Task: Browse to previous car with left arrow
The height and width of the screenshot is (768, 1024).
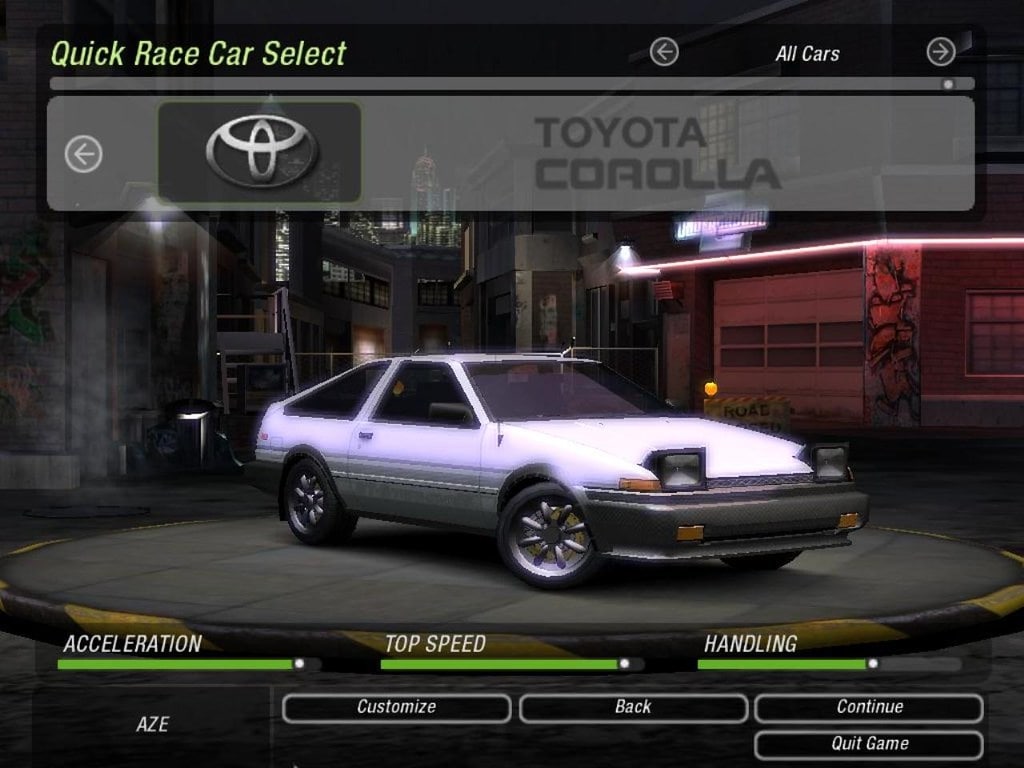Action: (84, 154)
